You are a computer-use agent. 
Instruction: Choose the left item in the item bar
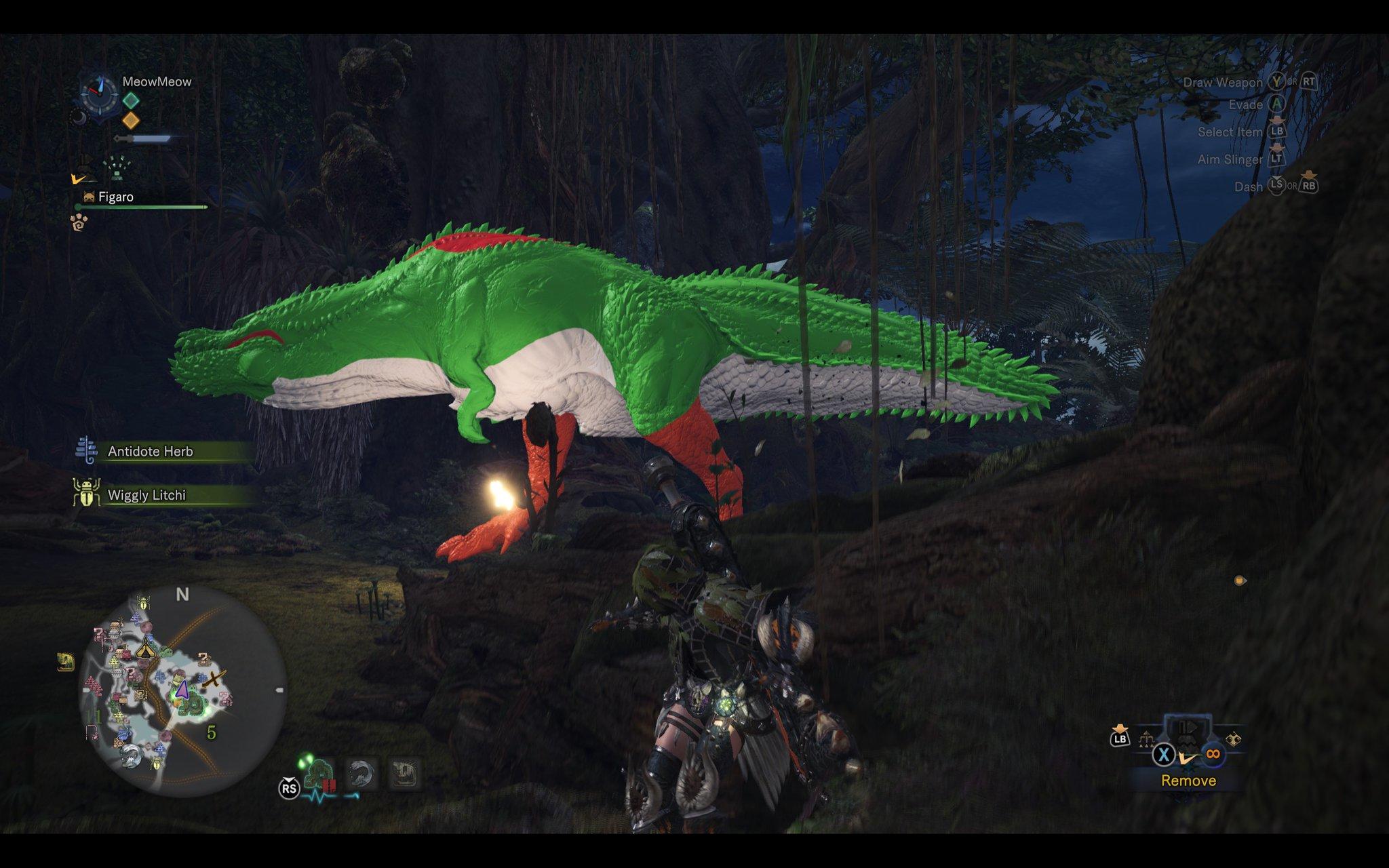click(x=1148, y=738)
